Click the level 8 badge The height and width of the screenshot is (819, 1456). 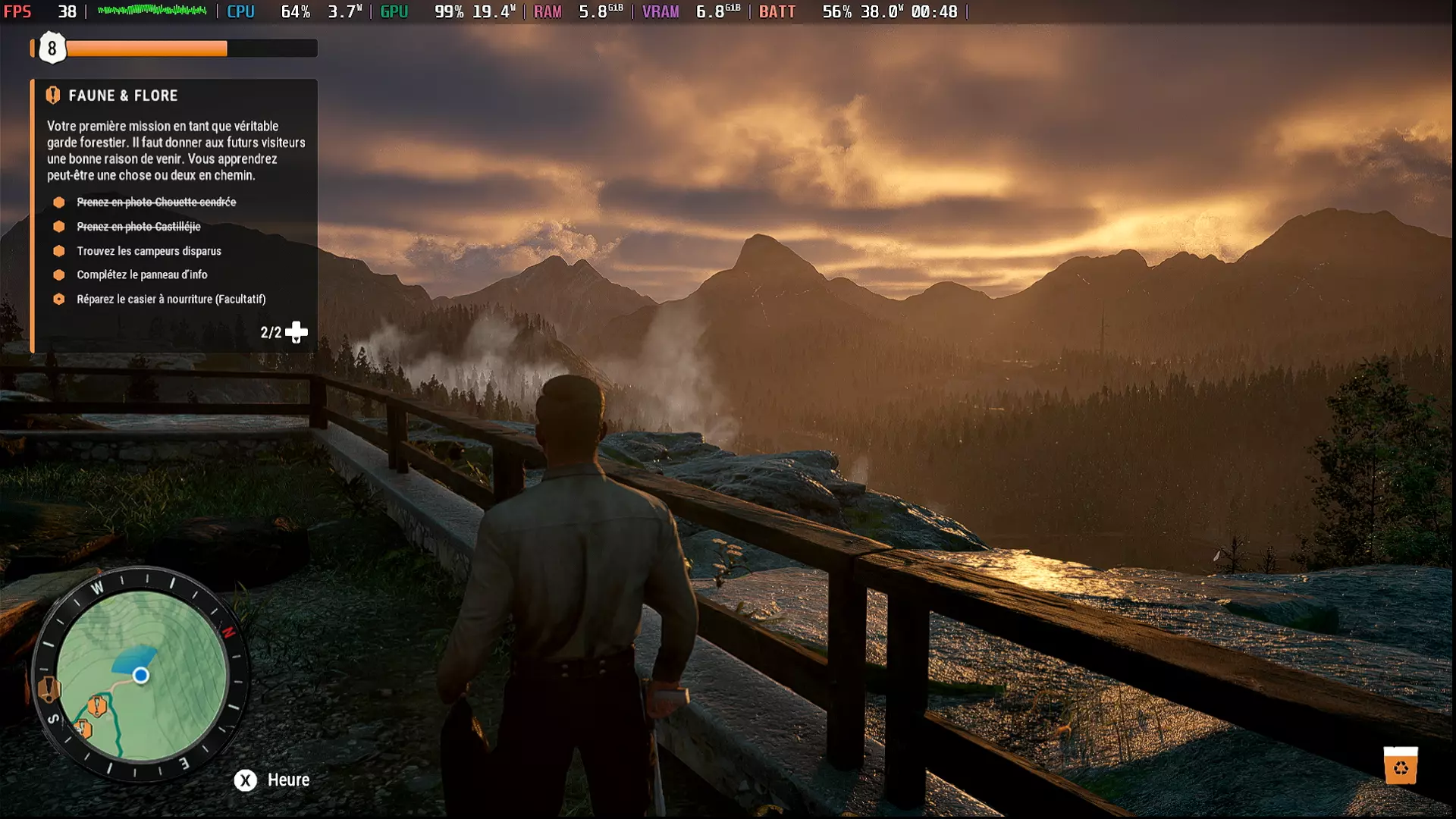pos(52,49)
